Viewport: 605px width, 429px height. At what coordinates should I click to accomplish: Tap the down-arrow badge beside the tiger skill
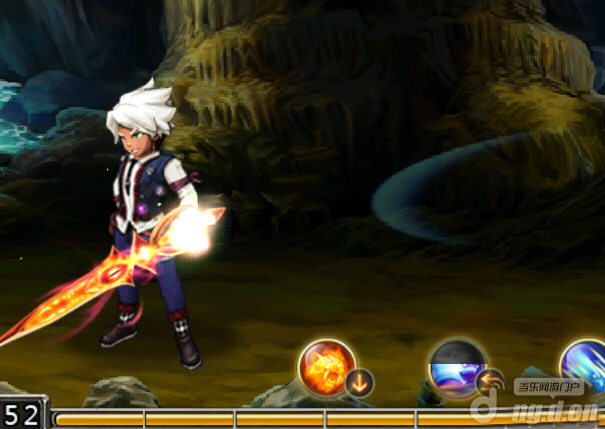click(x=360, y=382)
